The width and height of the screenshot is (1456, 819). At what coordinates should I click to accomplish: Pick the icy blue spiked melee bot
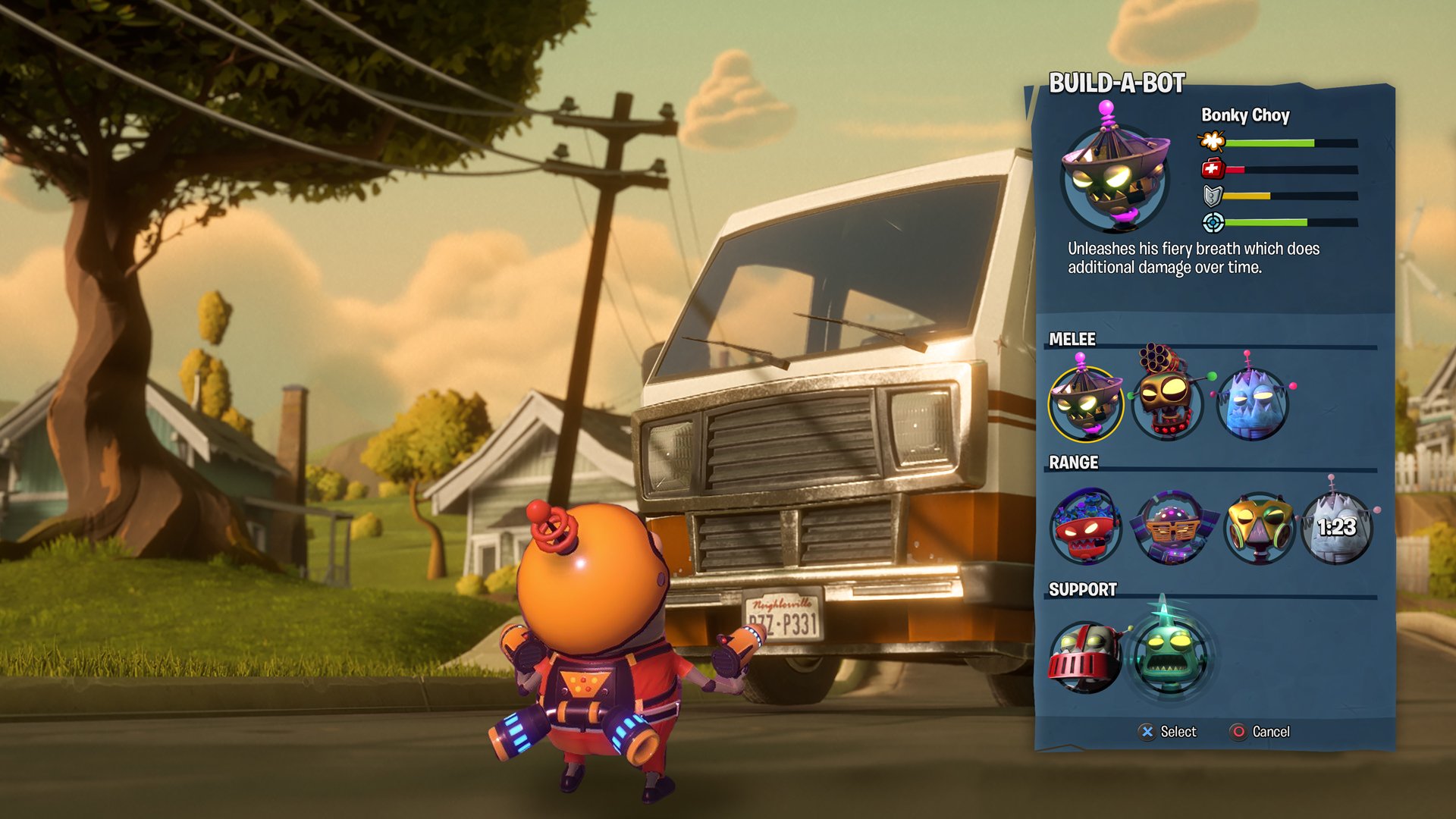pyautogui.click(x=1253, y=403)
